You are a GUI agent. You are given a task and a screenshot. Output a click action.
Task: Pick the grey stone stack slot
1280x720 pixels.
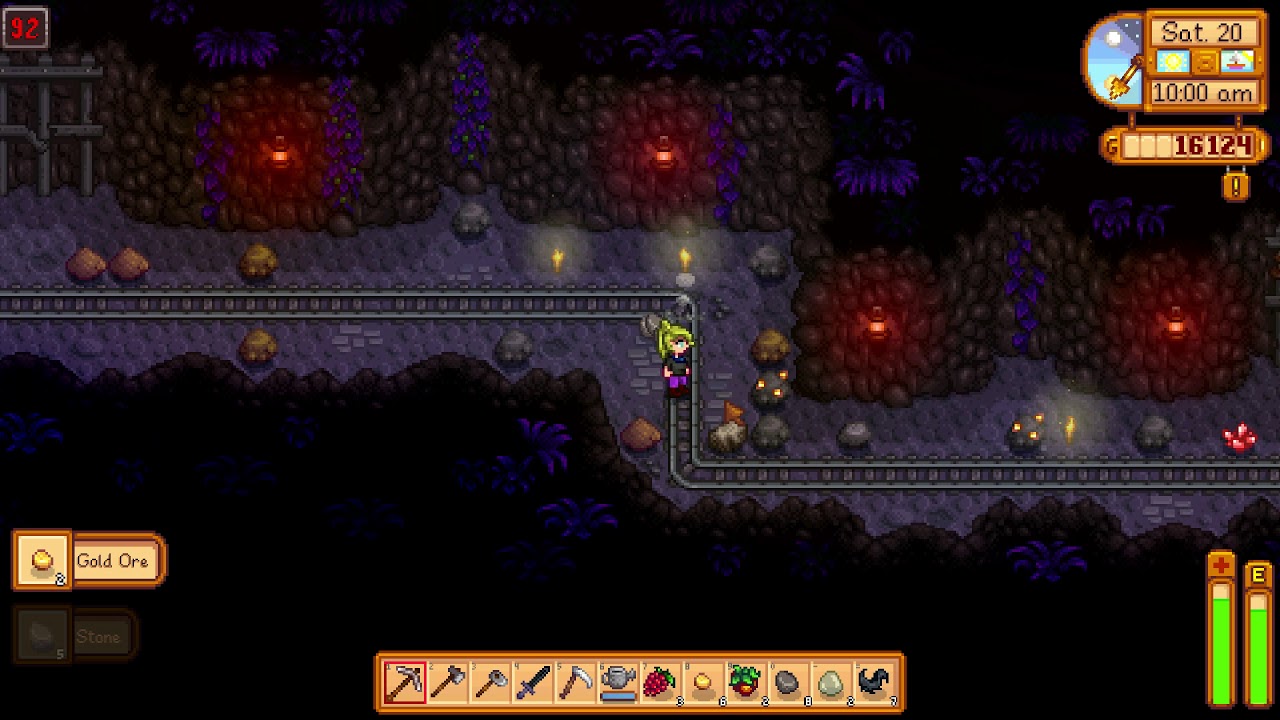[788, 683]
